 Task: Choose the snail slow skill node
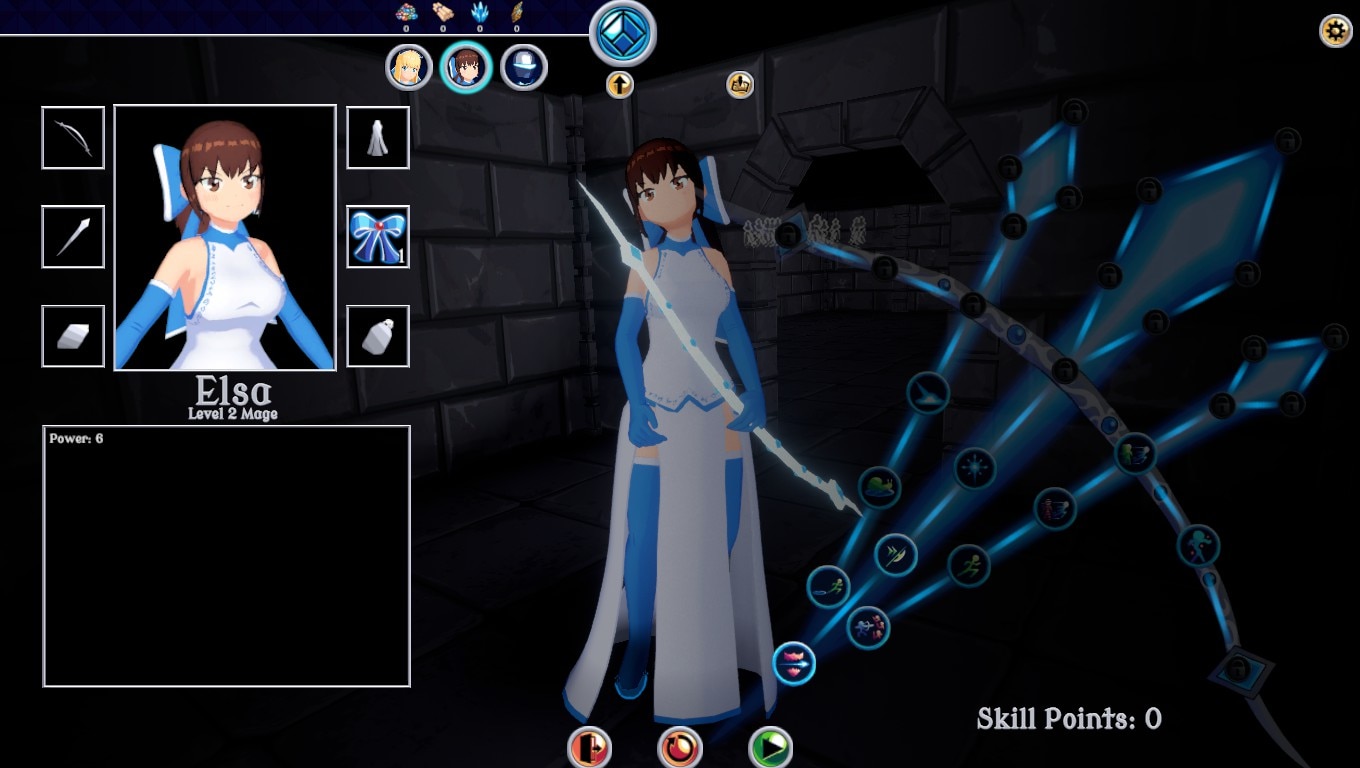[880, 488]
